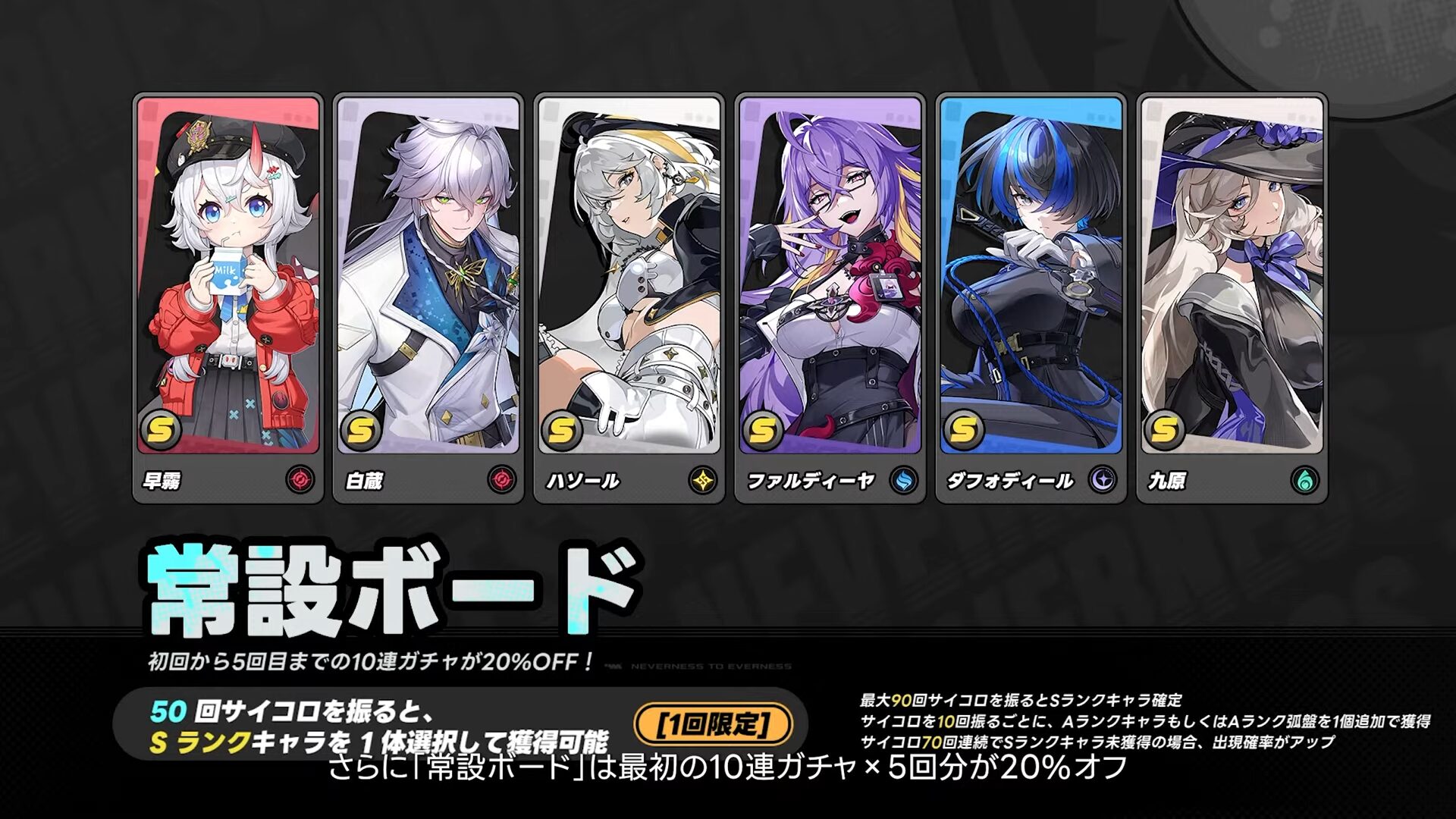Select the ファルディーヤ character card
The height and width of the screenshot is (819, 1456).
point(830,296)
